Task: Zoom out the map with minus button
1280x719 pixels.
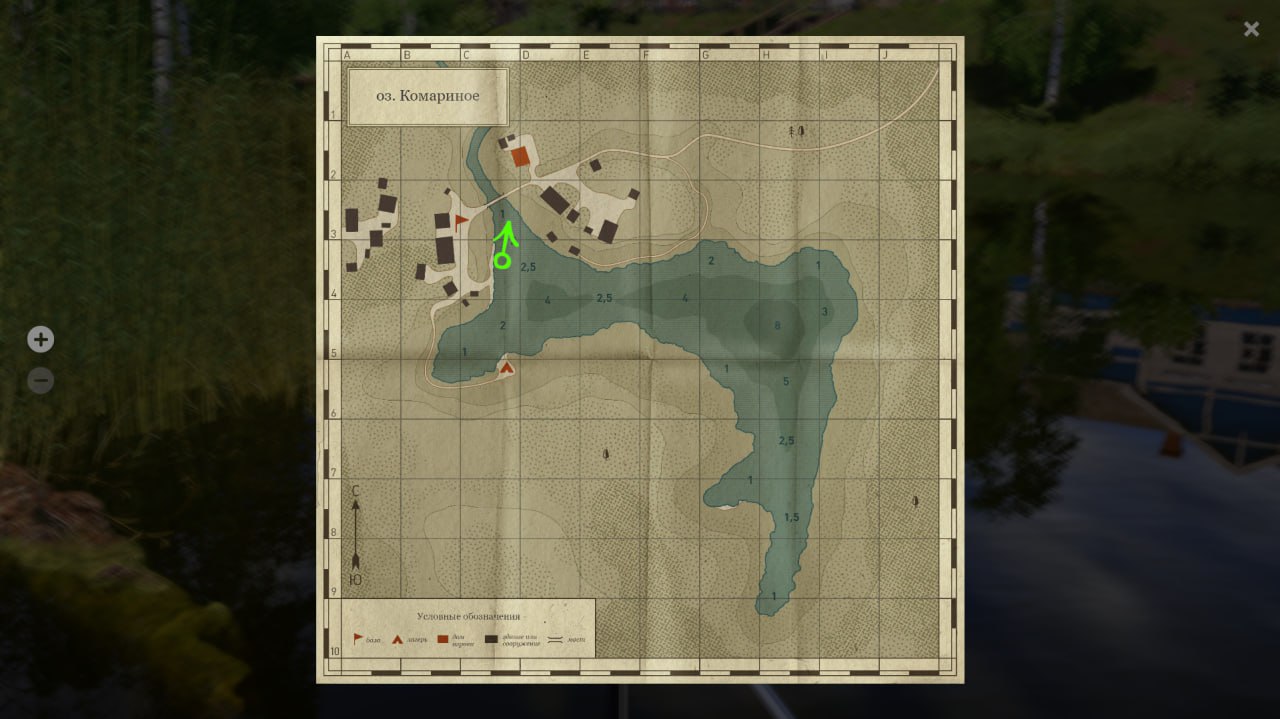Action: pos(40,381)
